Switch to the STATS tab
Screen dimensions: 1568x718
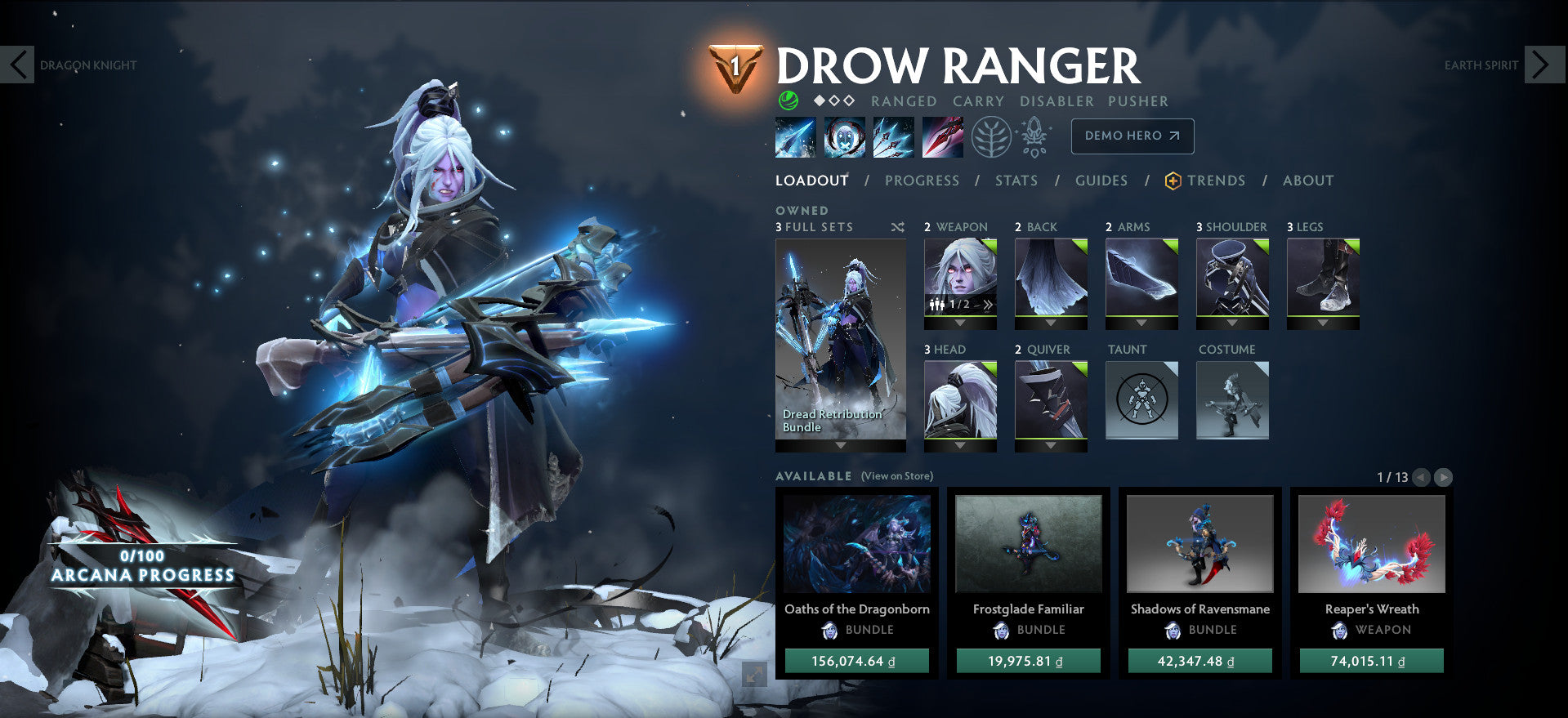(x=1016, y=181)
